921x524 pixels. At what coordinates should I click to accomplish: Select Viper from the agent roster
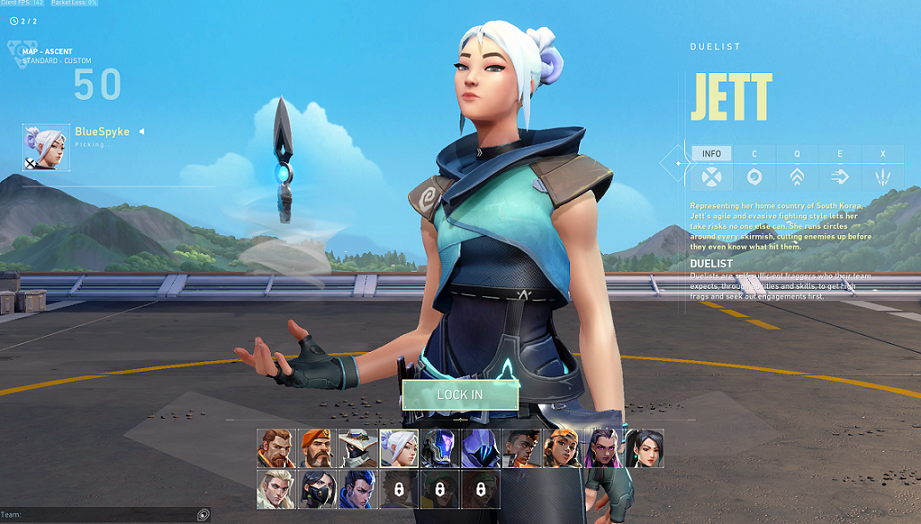[317, 490]
